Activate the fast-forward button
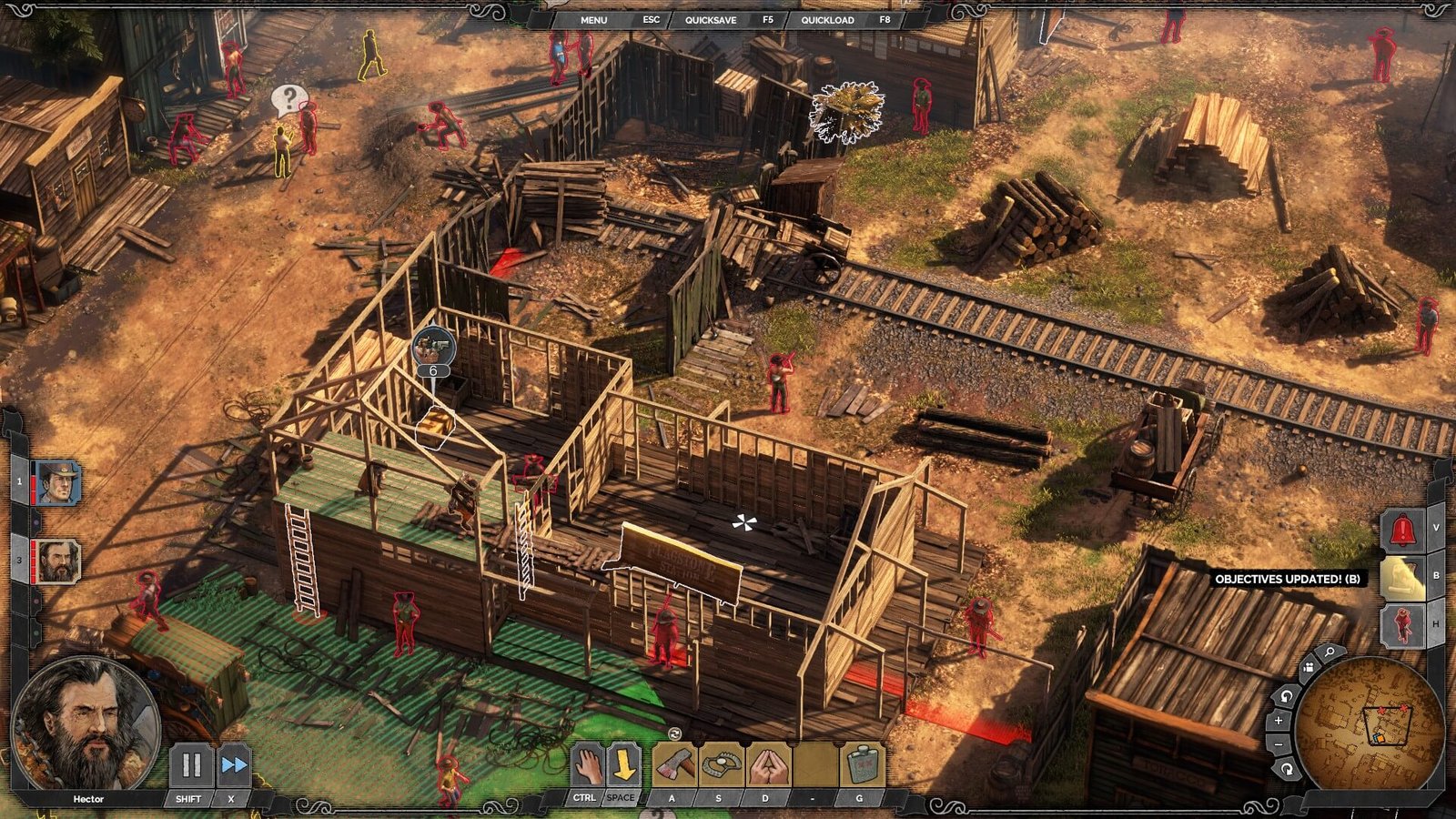This screenshot has height=819, width=1456. click(234, 765)
